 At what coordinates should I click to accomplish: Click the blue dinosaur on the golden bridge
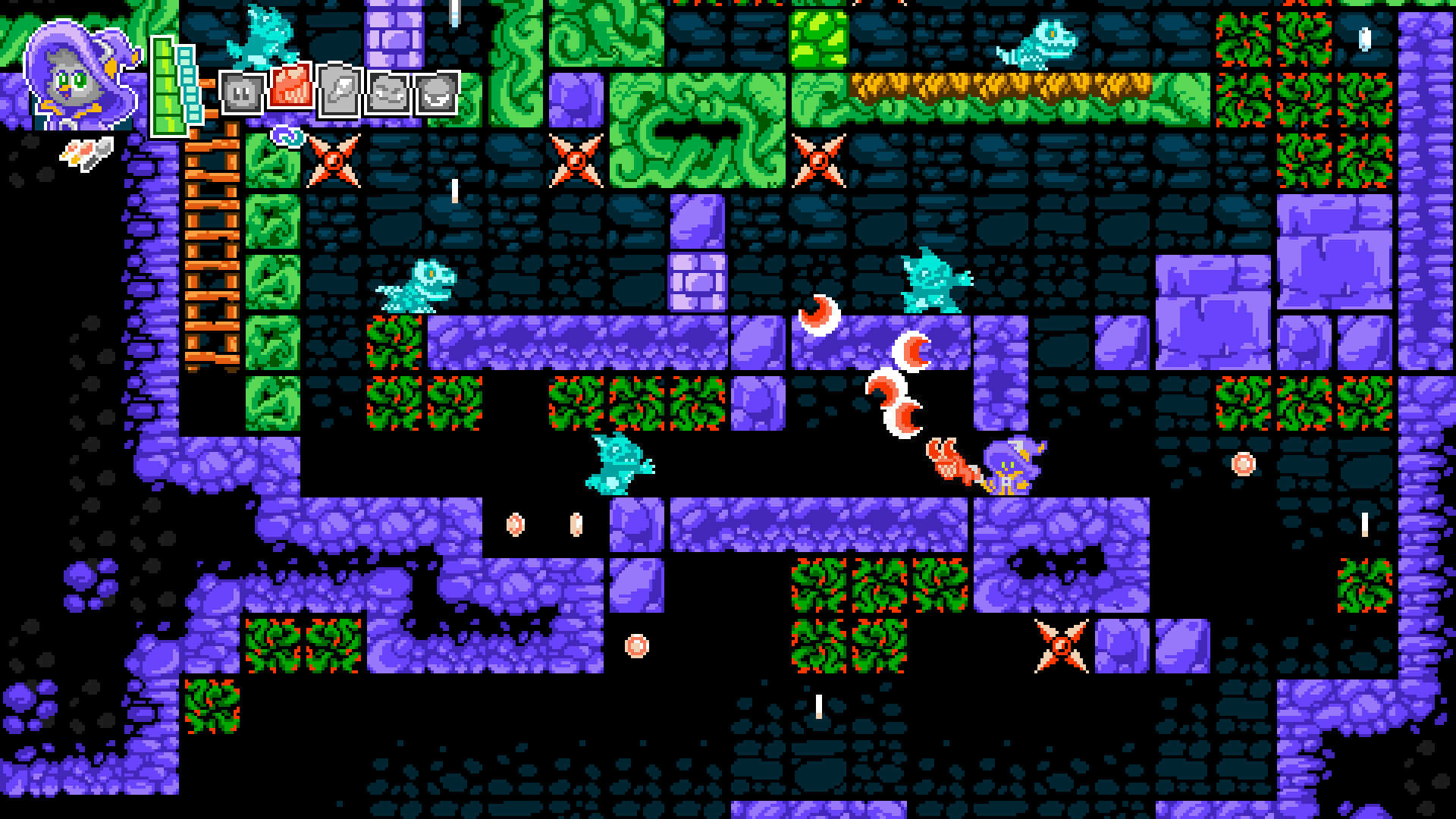click(1040, 45)
